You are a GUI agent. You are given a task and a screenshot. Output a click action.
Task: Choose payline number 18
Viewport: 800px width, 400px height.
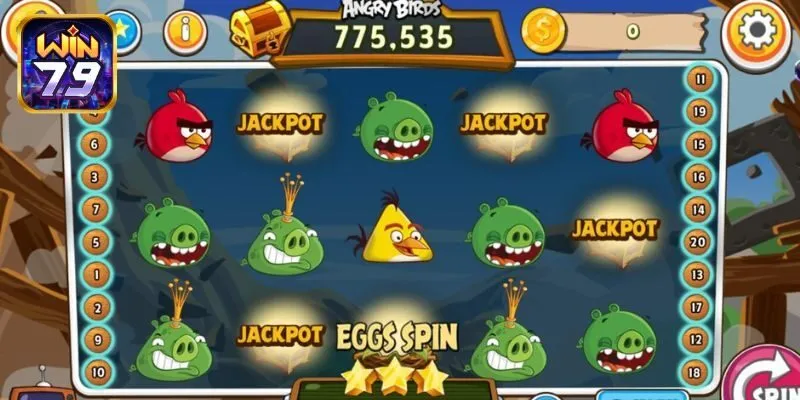tap(698, 371)
